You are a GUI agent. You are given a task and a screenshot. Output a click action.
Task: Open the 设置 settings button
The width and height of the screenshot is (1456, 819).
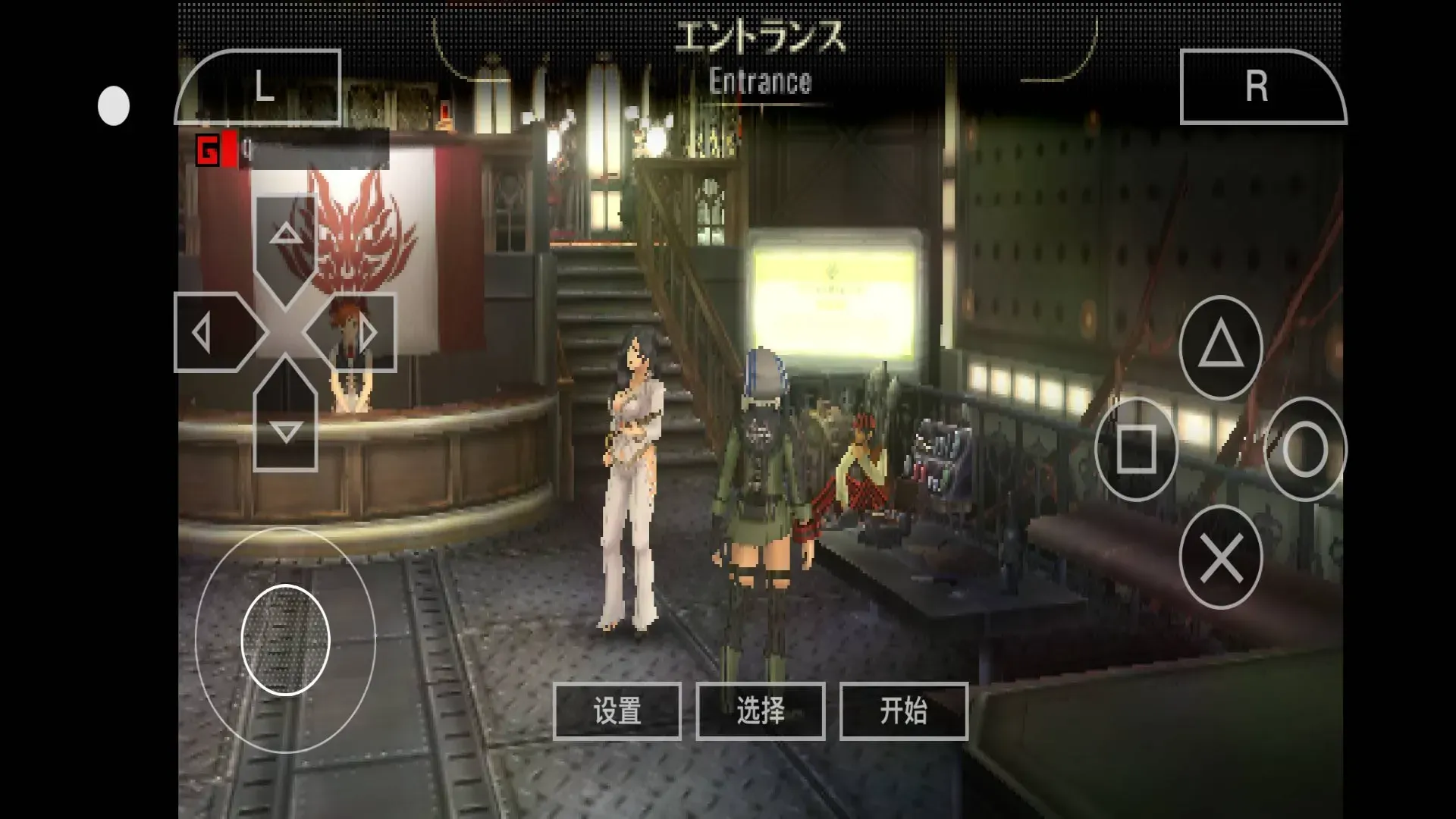pyautogui.click(x=617, y=711)
